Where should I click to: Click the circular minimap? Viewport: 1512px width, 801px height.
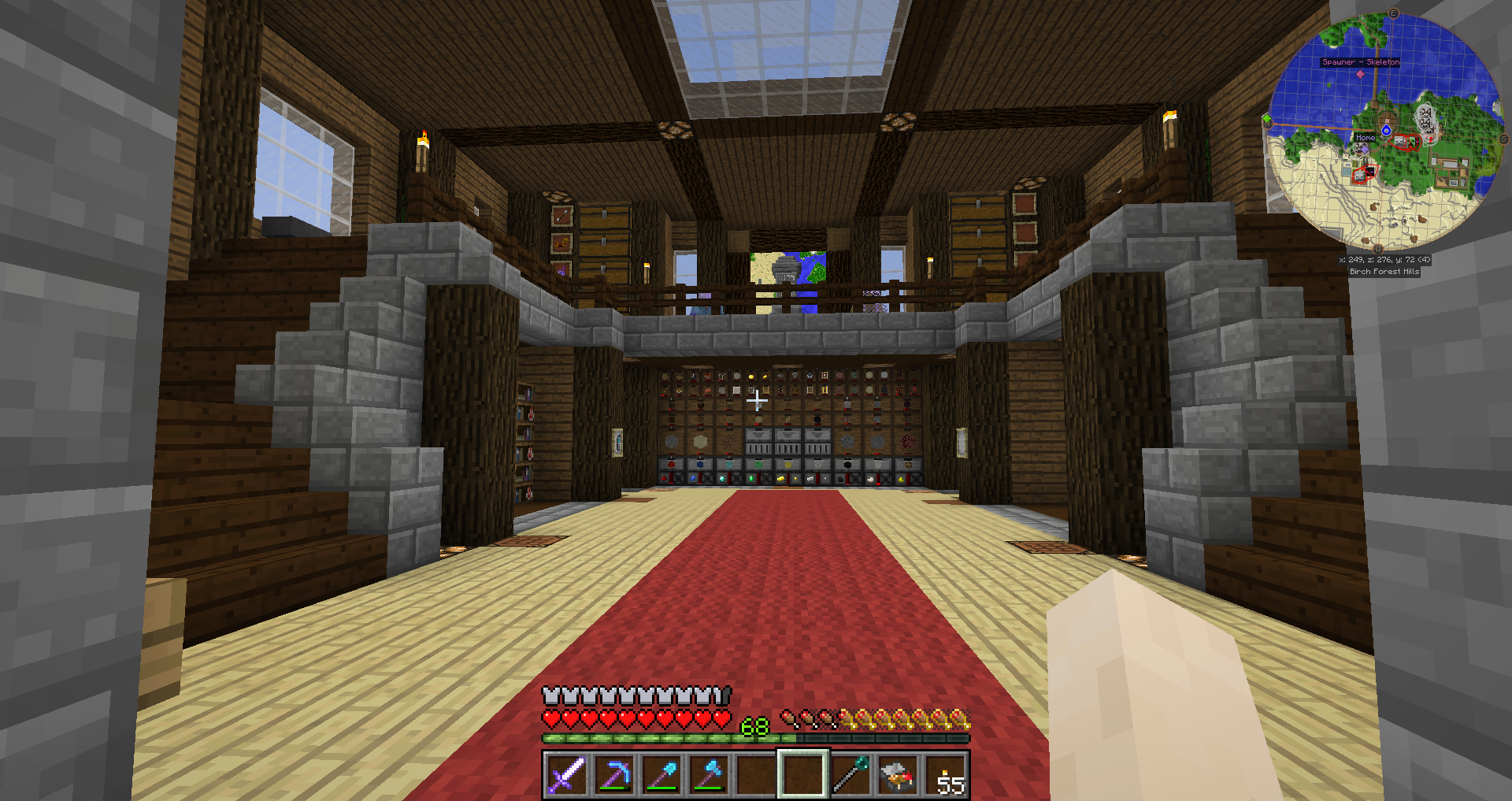(x=1385, y=130)
